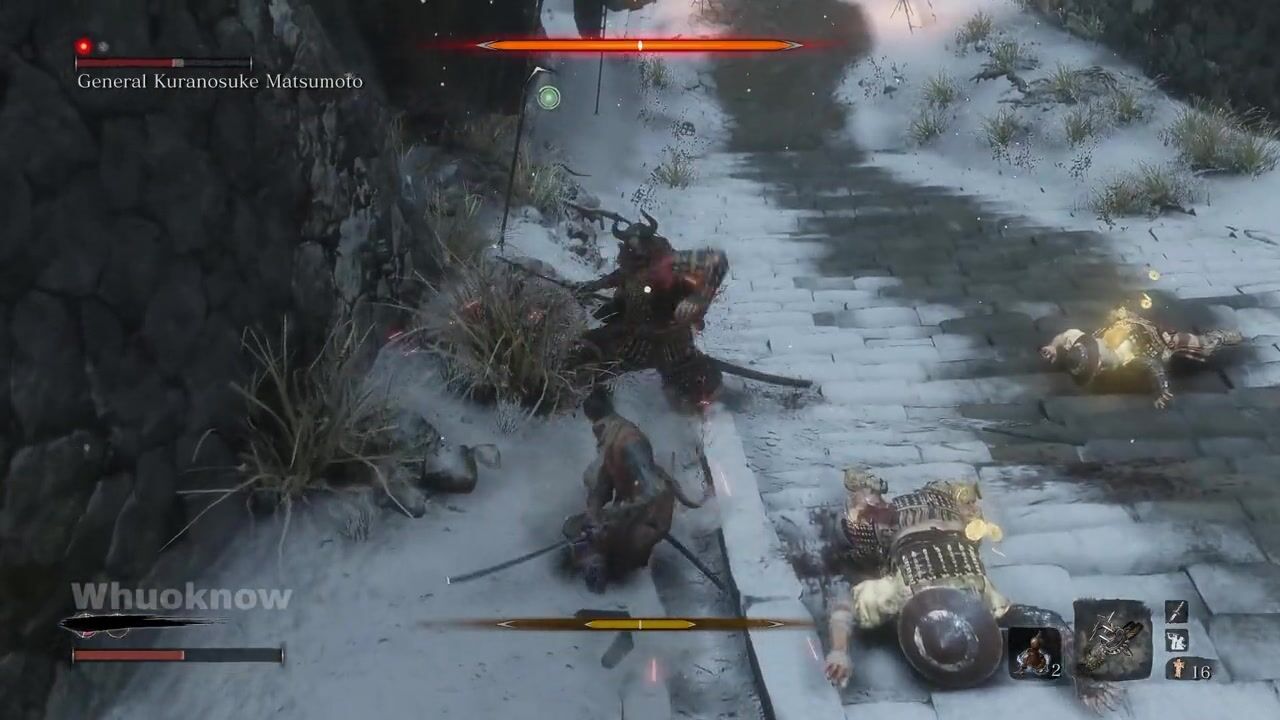Select the Healing Gourd quick item slot

(x=1034, y=652)
